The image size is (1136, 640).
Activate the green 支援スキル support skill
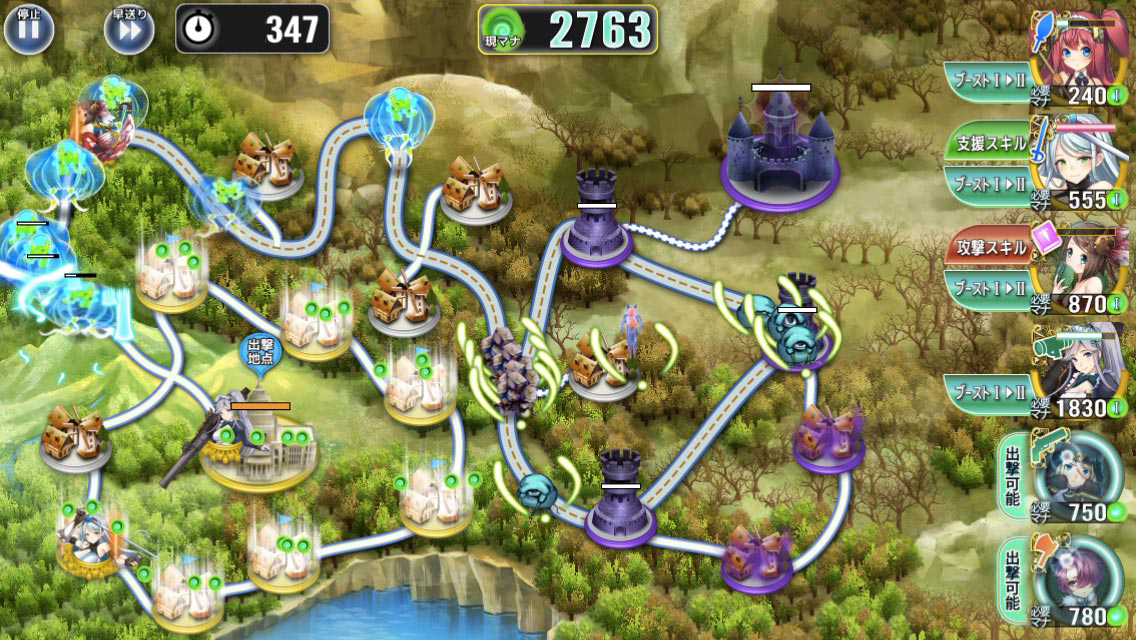point(988,143)
